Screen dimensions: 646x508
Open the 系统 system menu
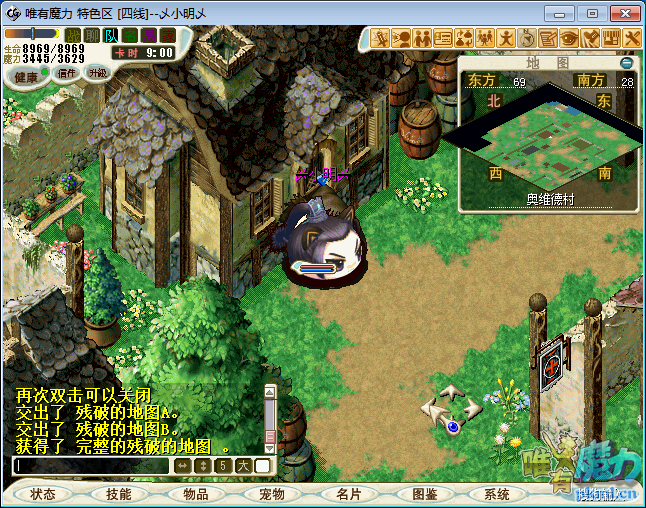tap(497, 494)
